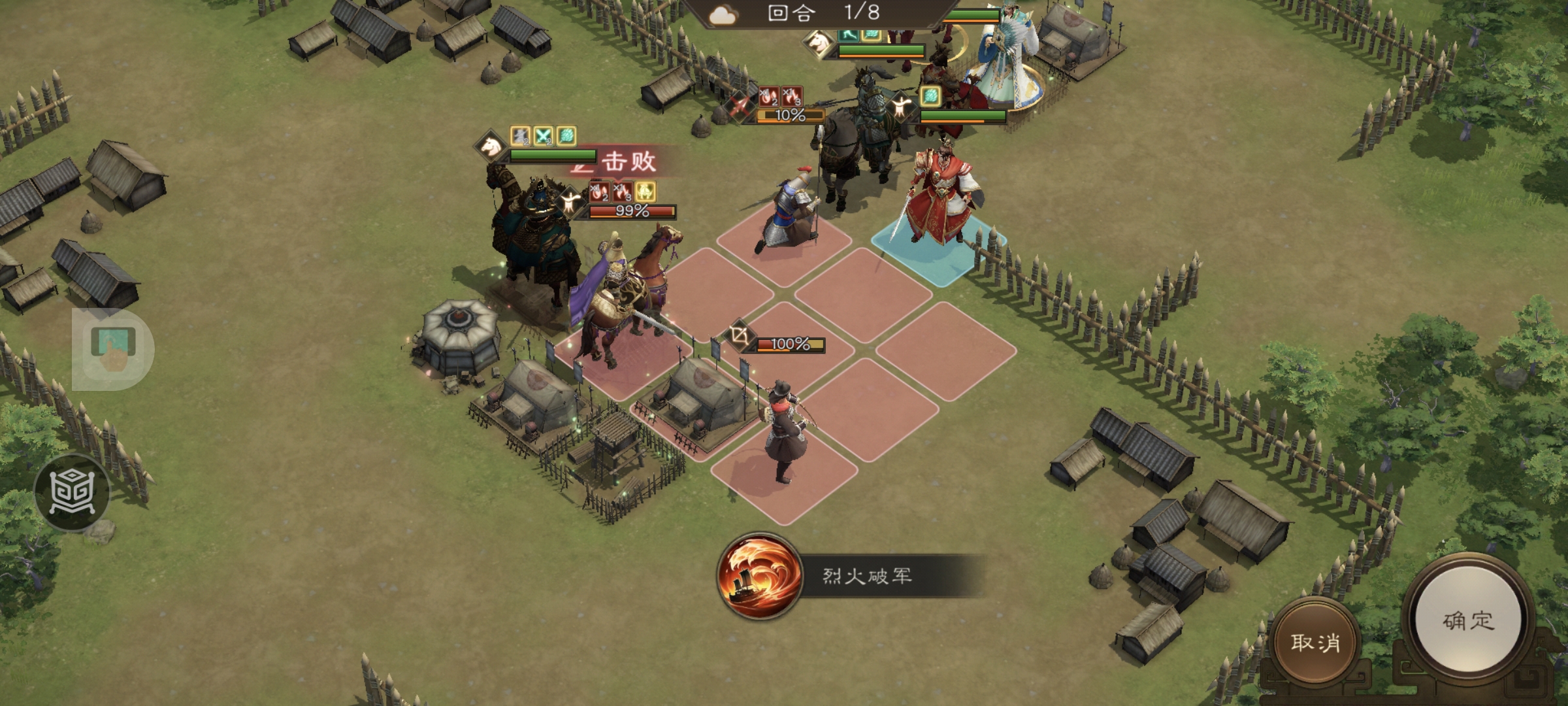Inspect the green feather buff on the red general
The image size is (1568, 706).
tap(931, 98)
